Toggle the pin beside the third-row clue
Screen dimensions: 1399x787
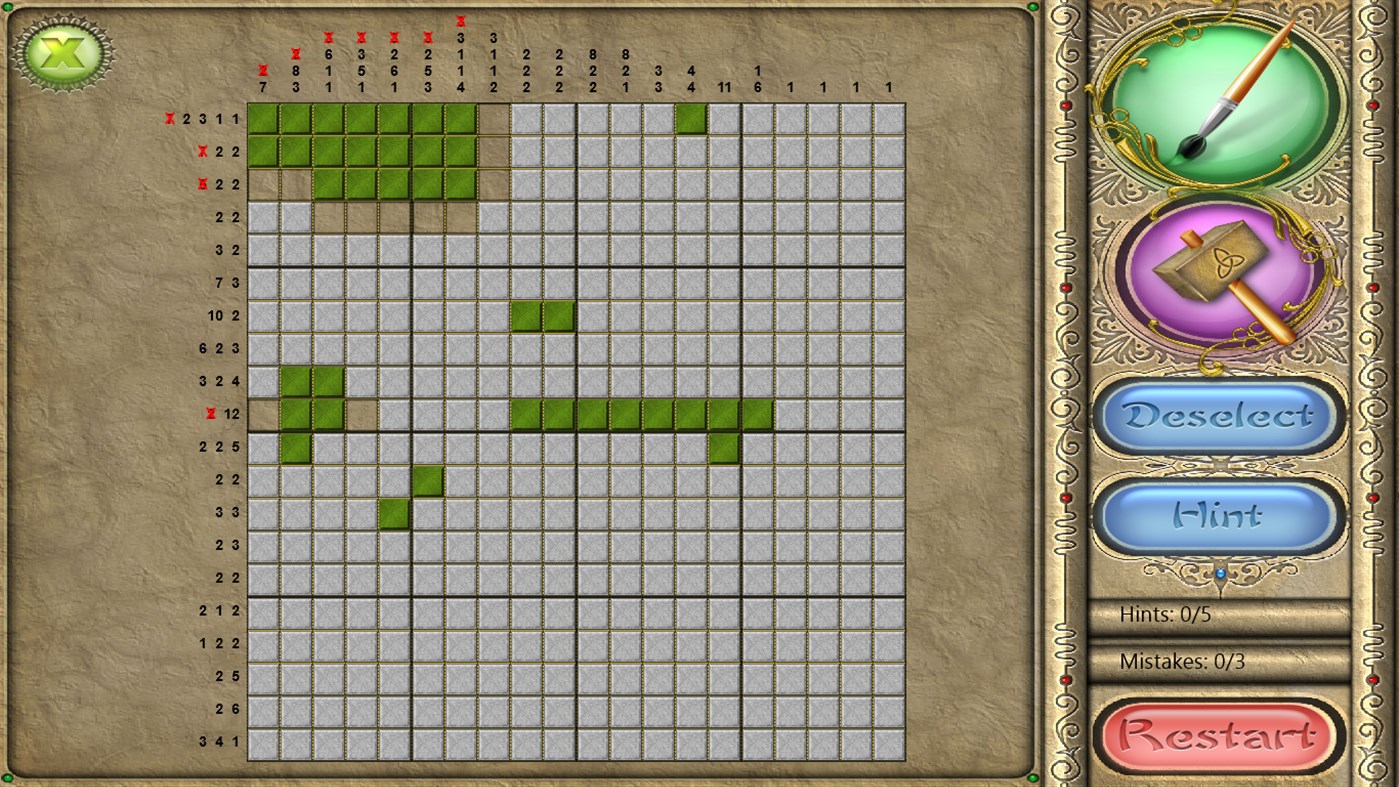(202, 184)
